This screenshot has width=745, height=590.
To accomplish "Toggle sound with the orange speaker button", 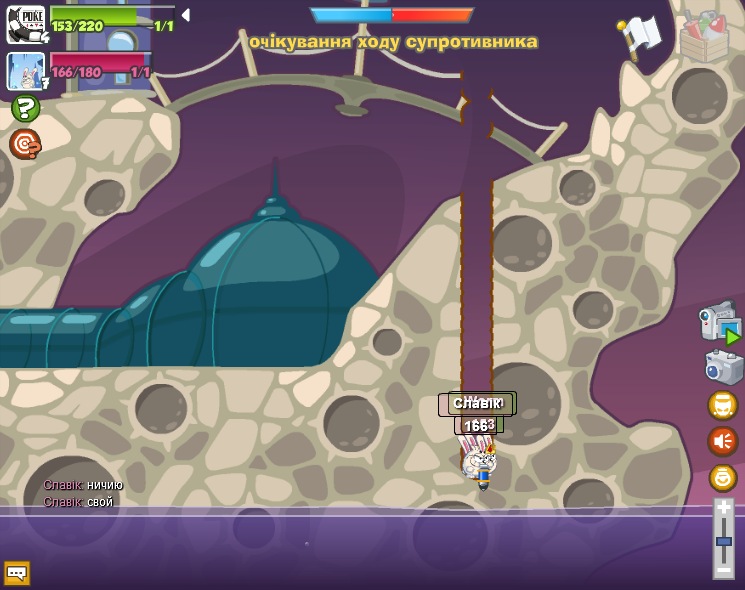I will 722,441.
